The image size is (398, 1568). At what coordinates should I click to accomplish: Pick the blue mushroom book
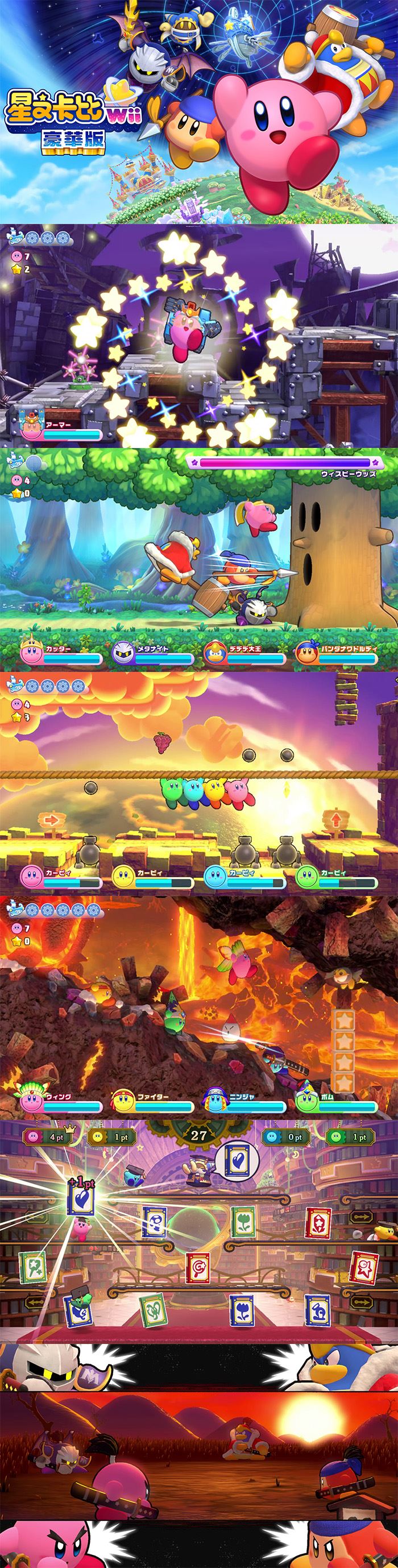coord(154,1222)
